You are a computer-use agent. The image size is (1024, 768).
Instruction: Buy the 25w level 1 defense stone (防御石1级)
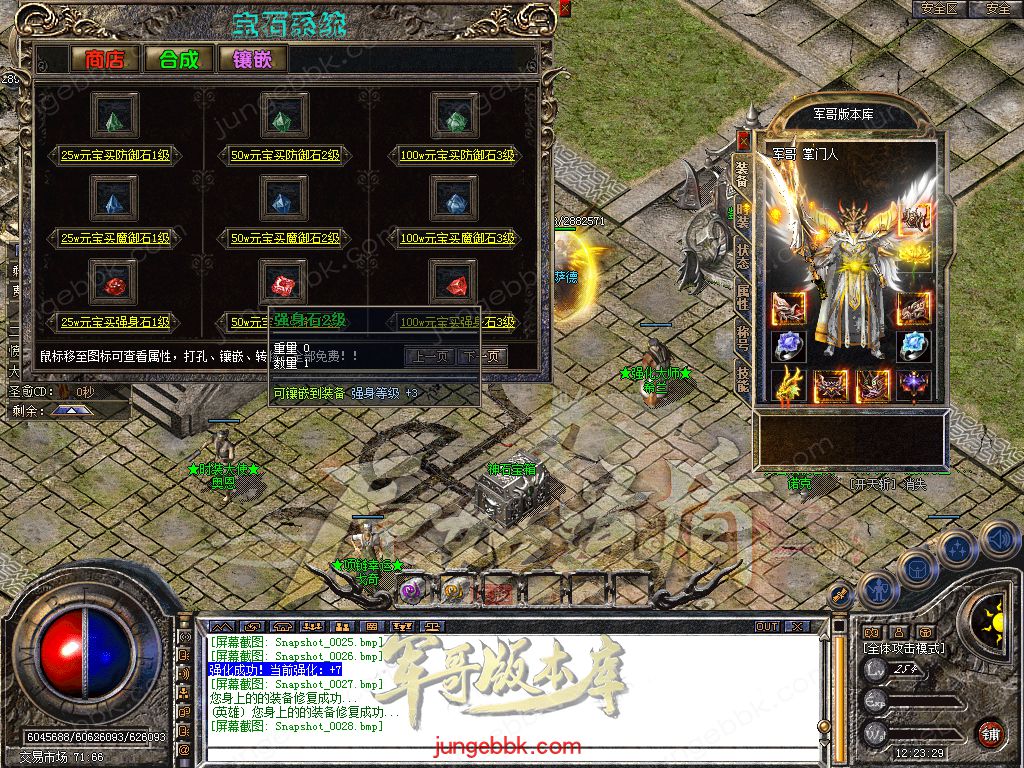click(116, 155)
